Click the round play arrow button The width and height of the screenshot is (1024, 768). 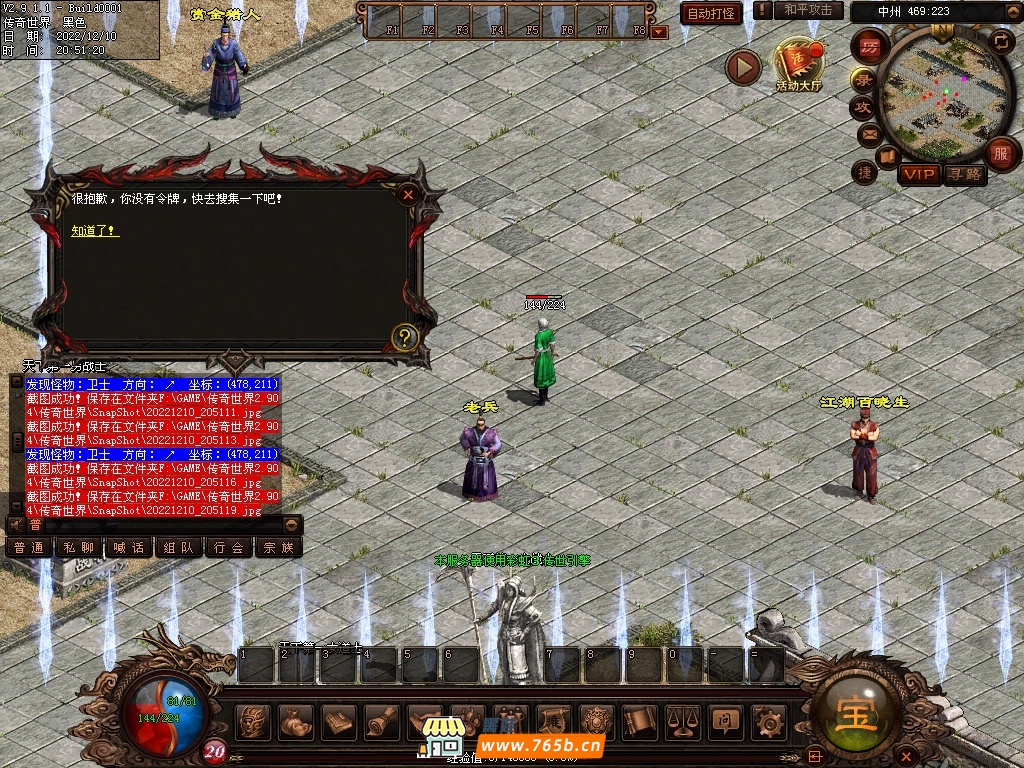point(743,67)
